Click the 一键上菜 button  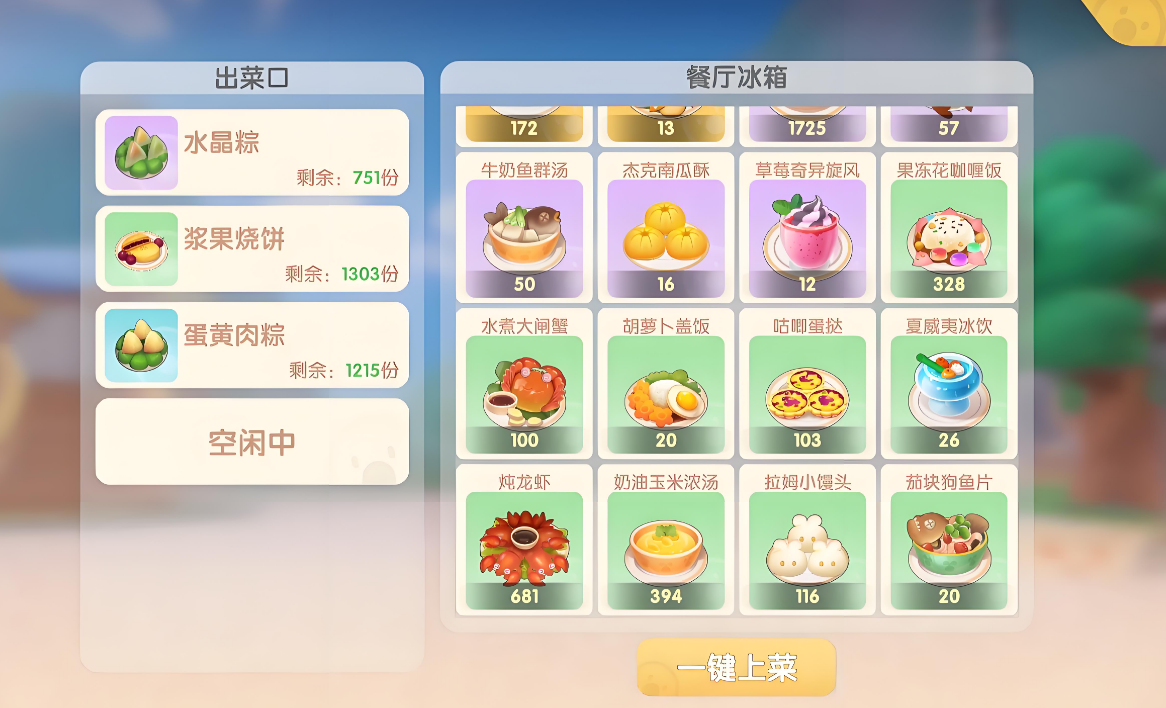coord(736,668)
